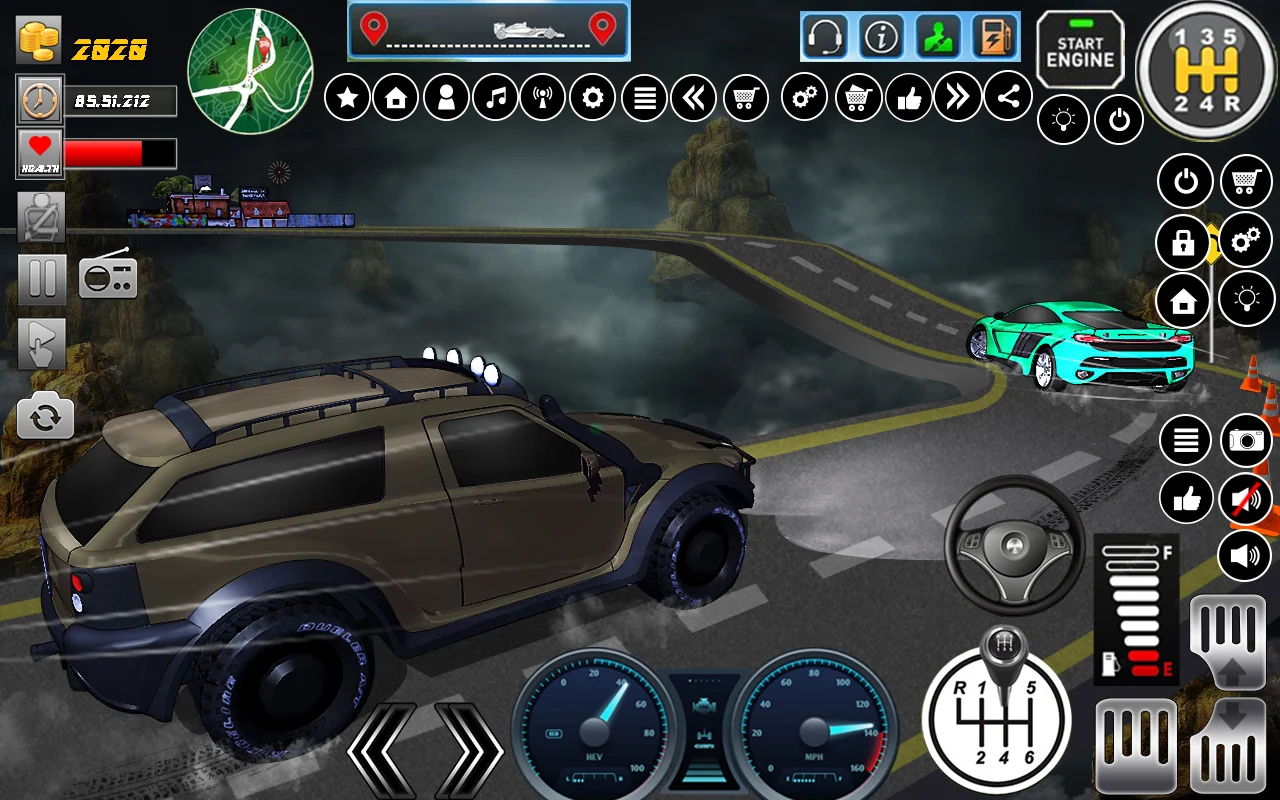
Task: Tap the pedal with the down arrow
Action: pos(1229,745)
